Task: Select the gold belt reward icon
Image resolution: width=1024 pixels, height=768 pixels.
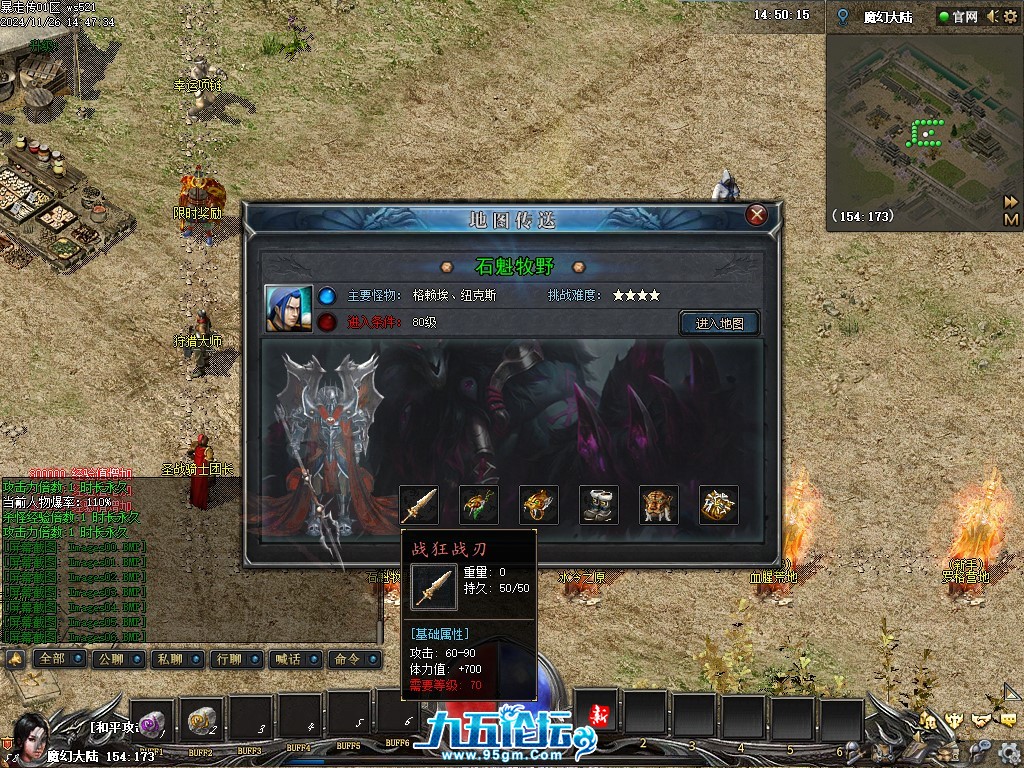Action: (x=659, y=505)
